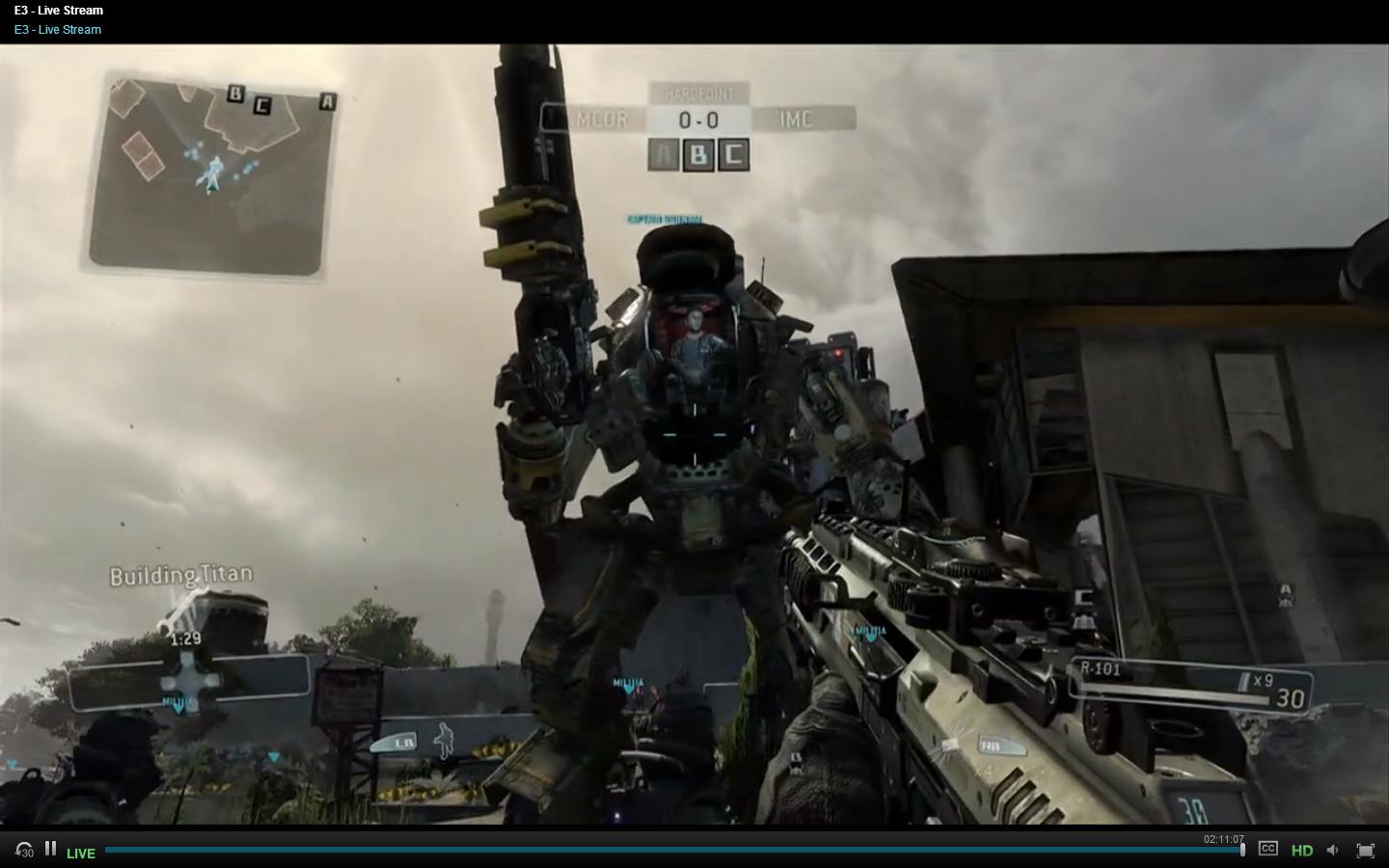Jump back to LIVE playback
This screenshot has height=868, width=1389.
[81, 853]
